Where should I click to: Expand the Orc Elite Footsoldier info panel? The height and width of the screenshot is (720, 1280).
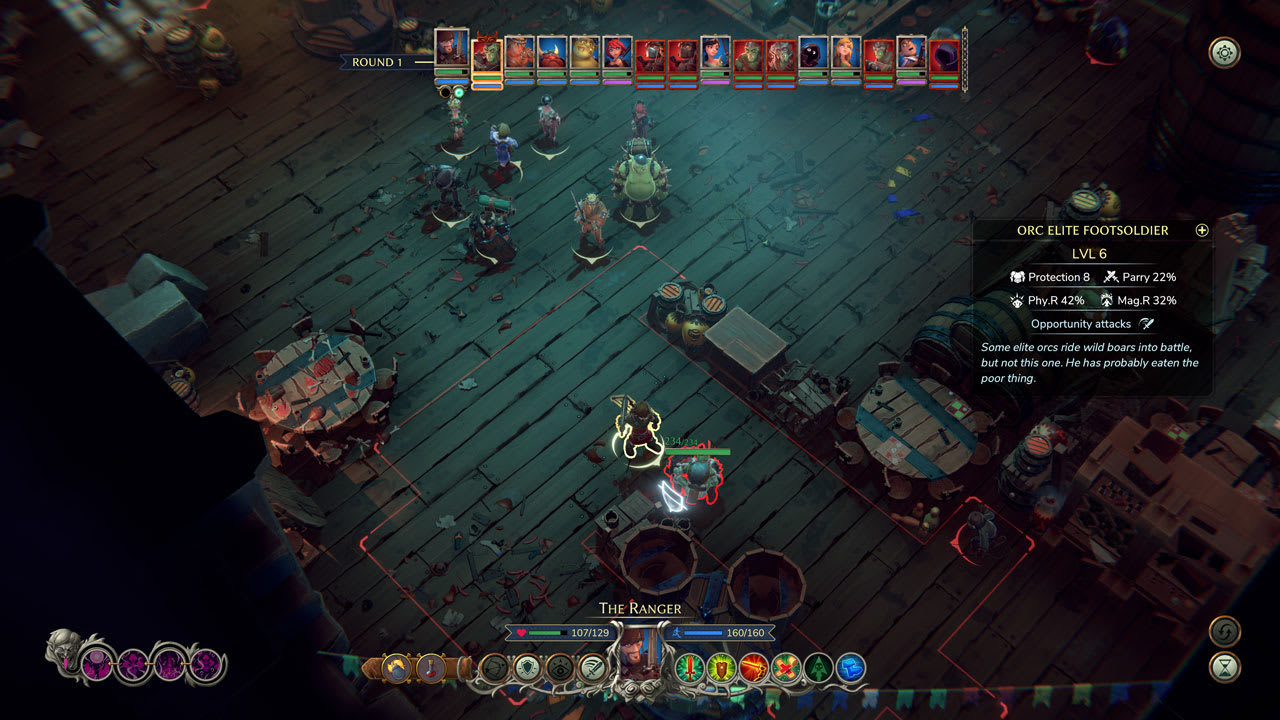click(x=1202, y=229)
